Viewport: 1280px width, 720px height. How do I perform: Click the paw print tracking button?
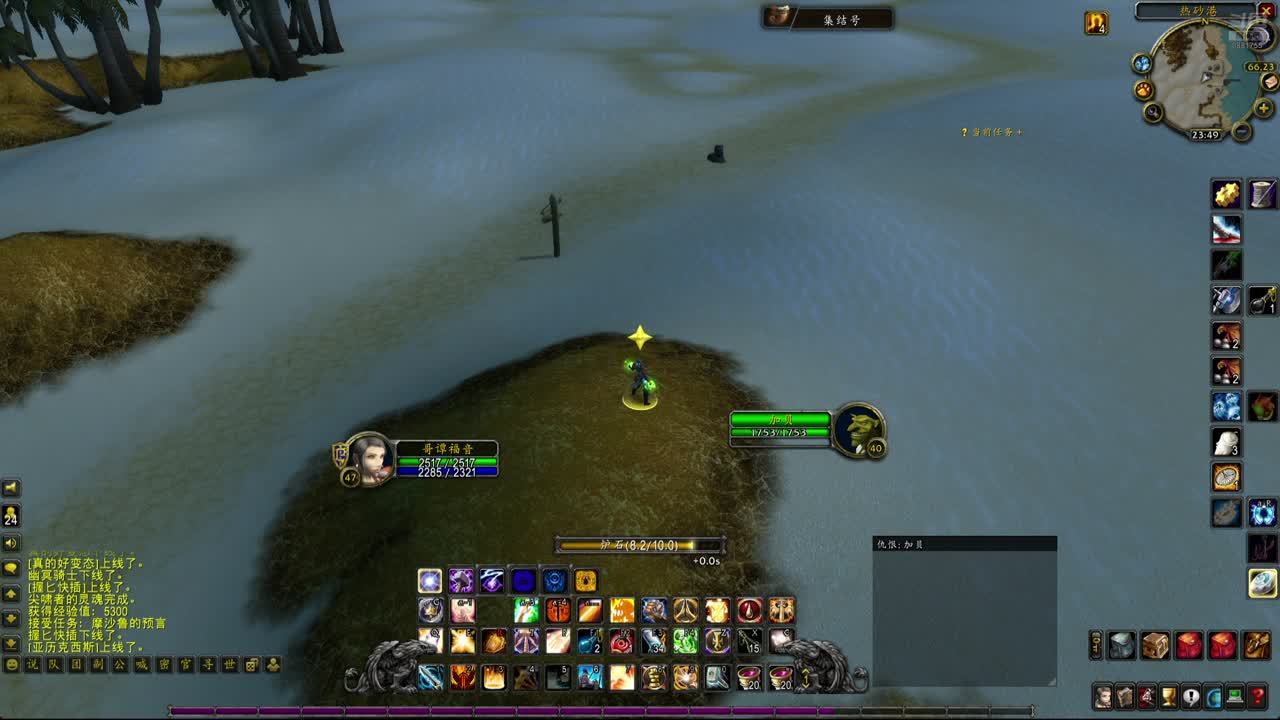pyautogui.click(x=1144, y=90)
